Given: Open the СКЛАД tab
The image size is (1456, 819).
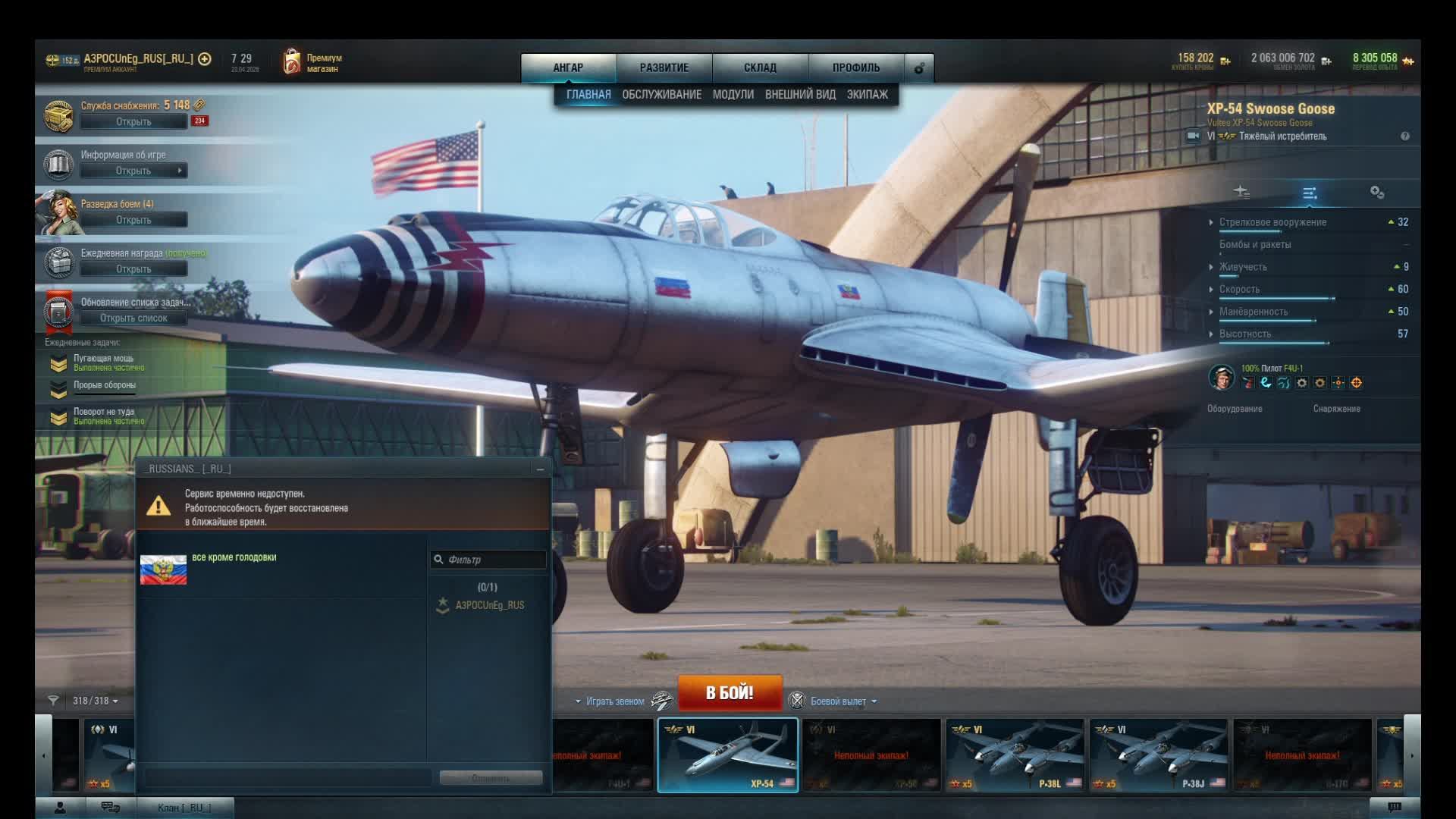Looking at the screenshot, I should point(760,67).
